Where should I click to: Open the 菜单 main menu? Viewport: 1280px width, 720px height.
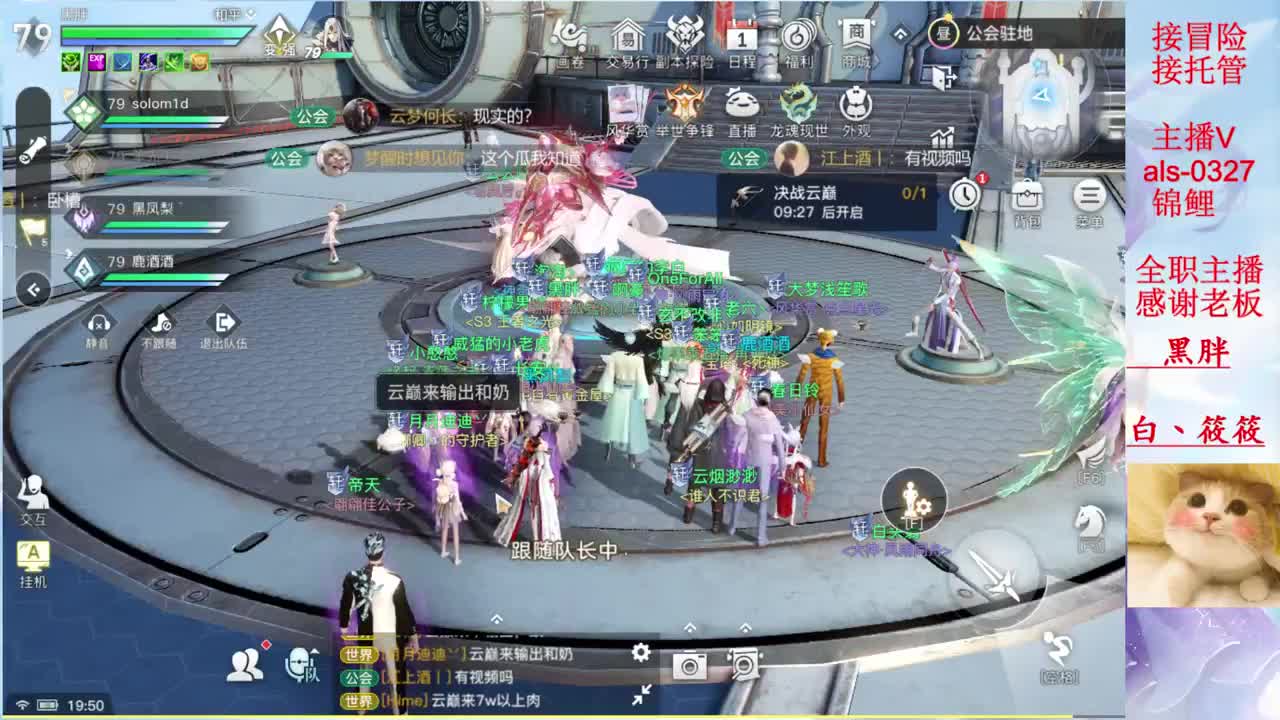coord(1091,195)
